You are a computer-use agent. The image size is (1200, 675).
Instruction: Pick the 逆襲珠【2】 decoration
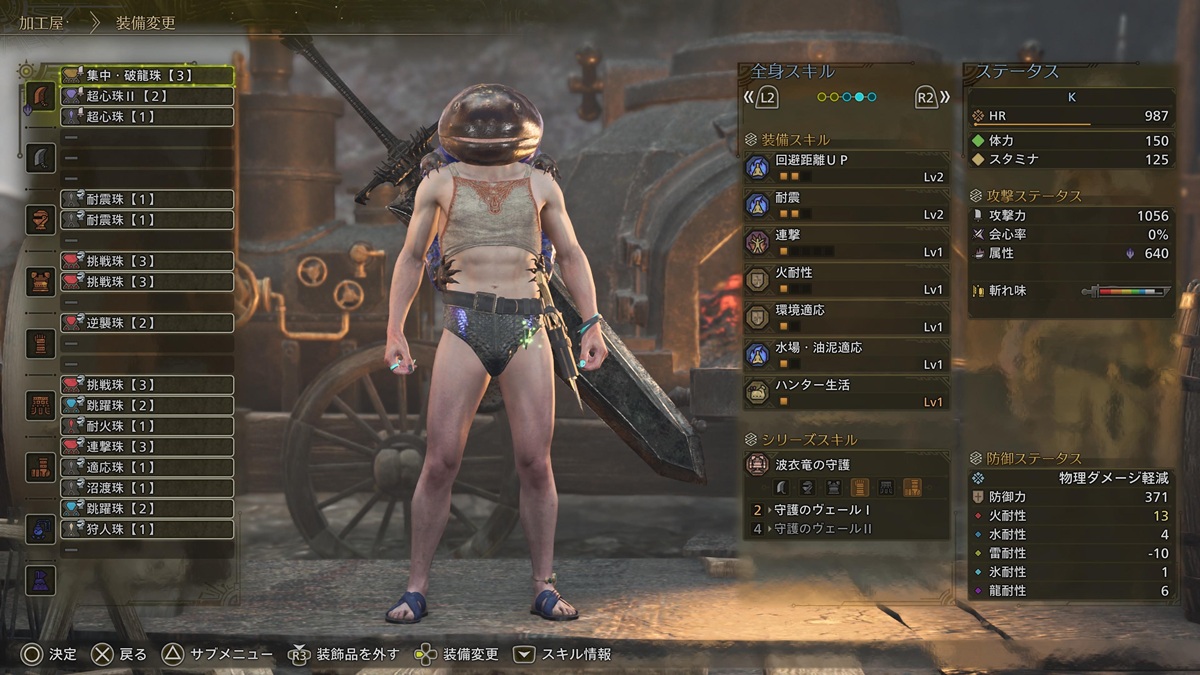147,323
